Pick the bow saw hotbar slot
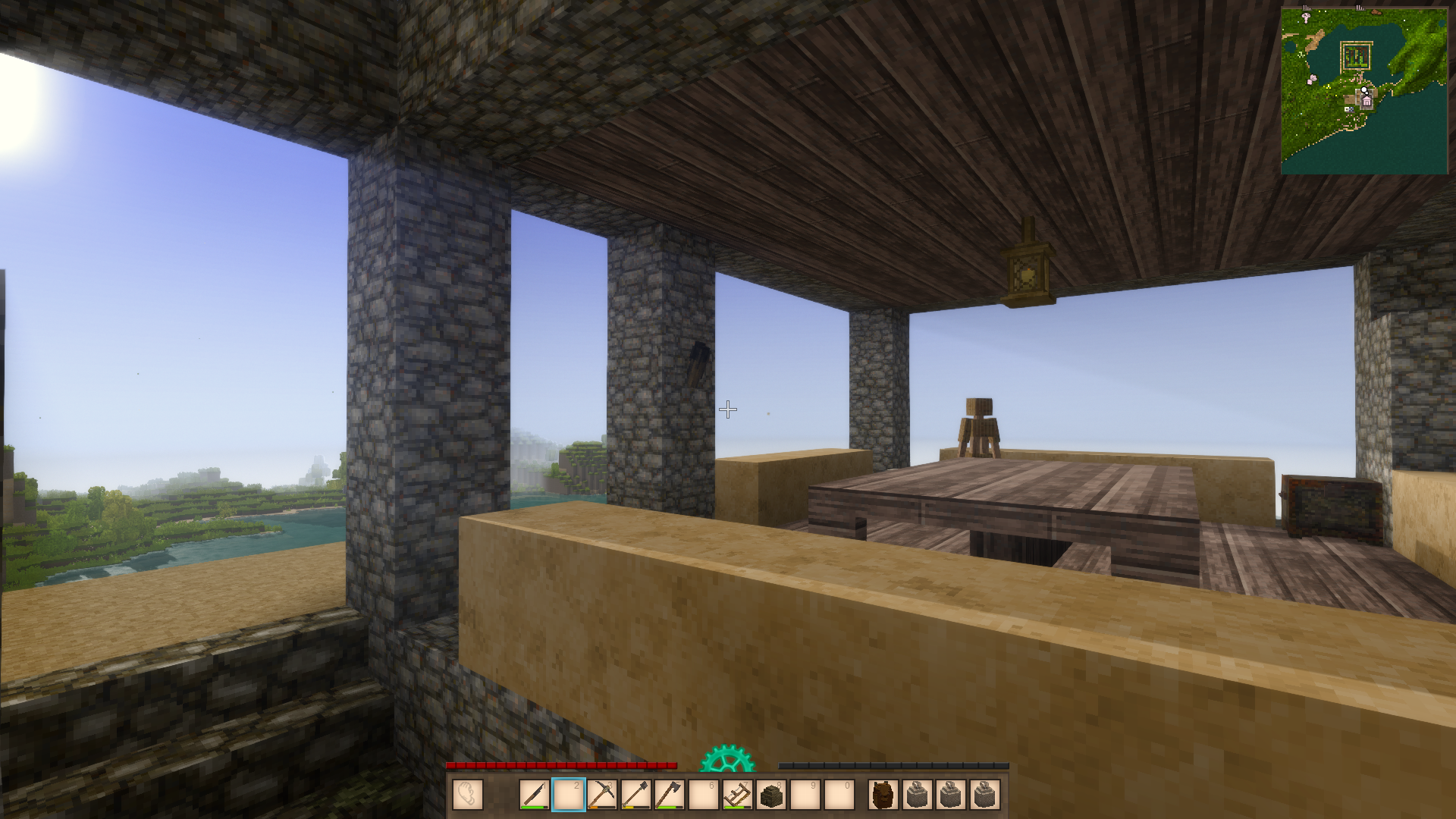The image size is (1456, 819). [x=737, y=795]
